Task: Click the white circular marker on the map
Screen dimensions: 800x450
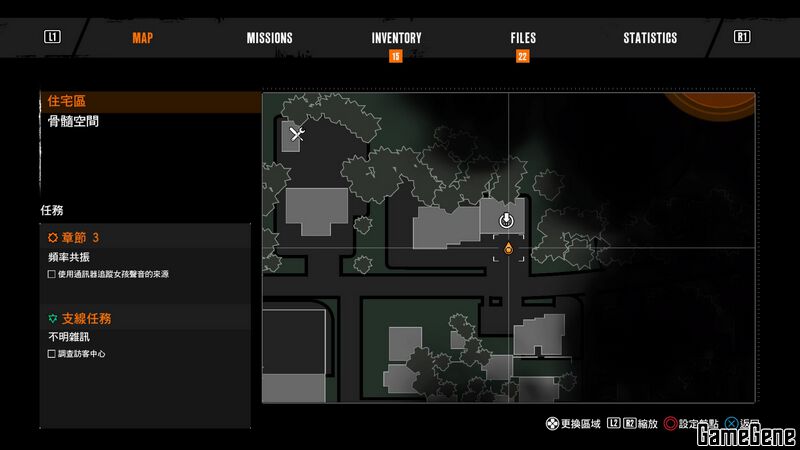Action: pyautogui.click(x=507, y=220)
